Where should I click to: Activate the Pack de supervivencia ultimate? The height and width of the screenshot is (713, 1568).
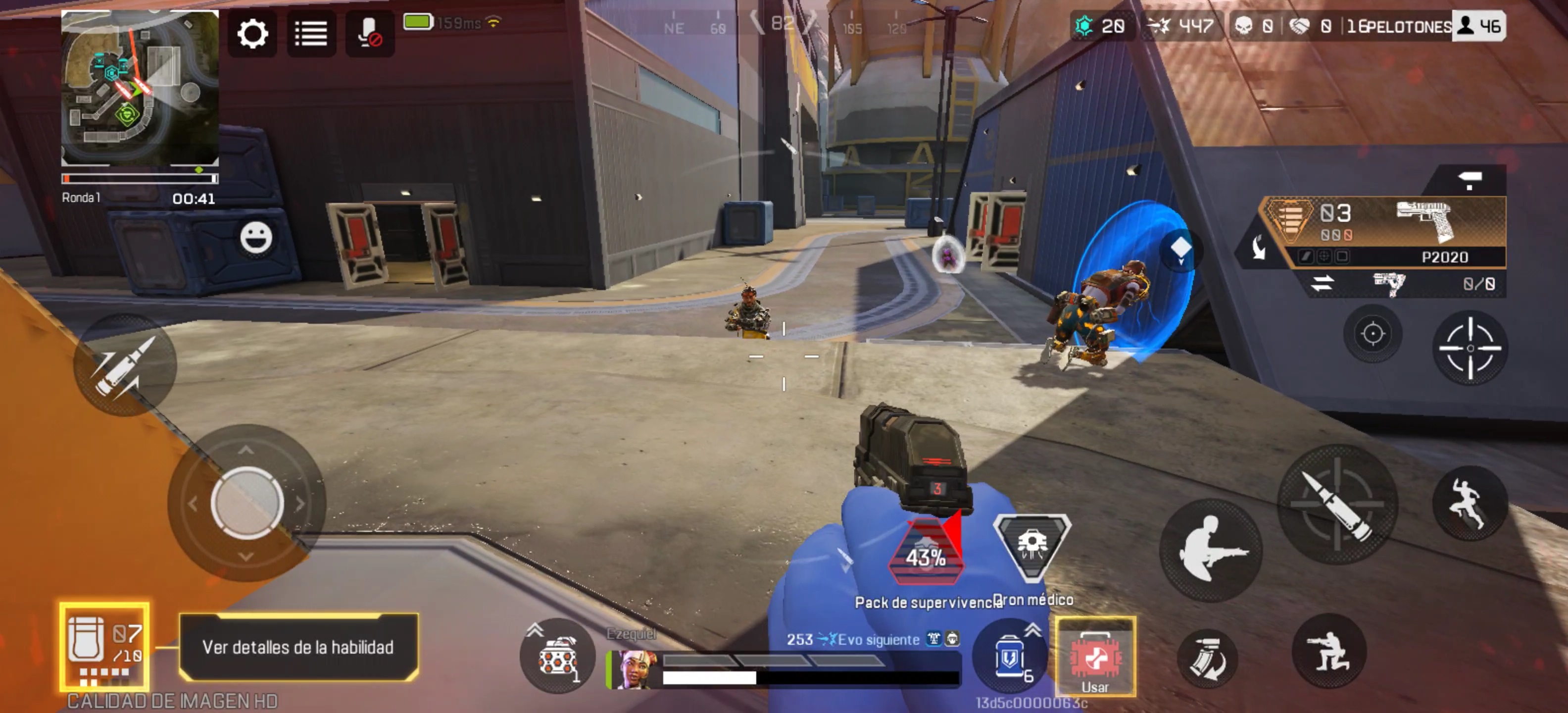(x=926, y=552)
